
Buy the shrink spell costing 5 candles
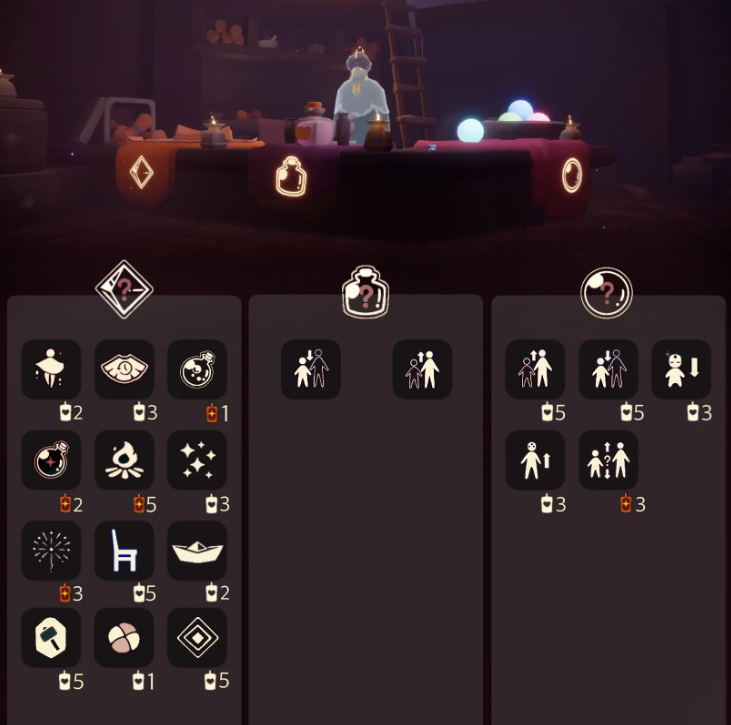608,370
